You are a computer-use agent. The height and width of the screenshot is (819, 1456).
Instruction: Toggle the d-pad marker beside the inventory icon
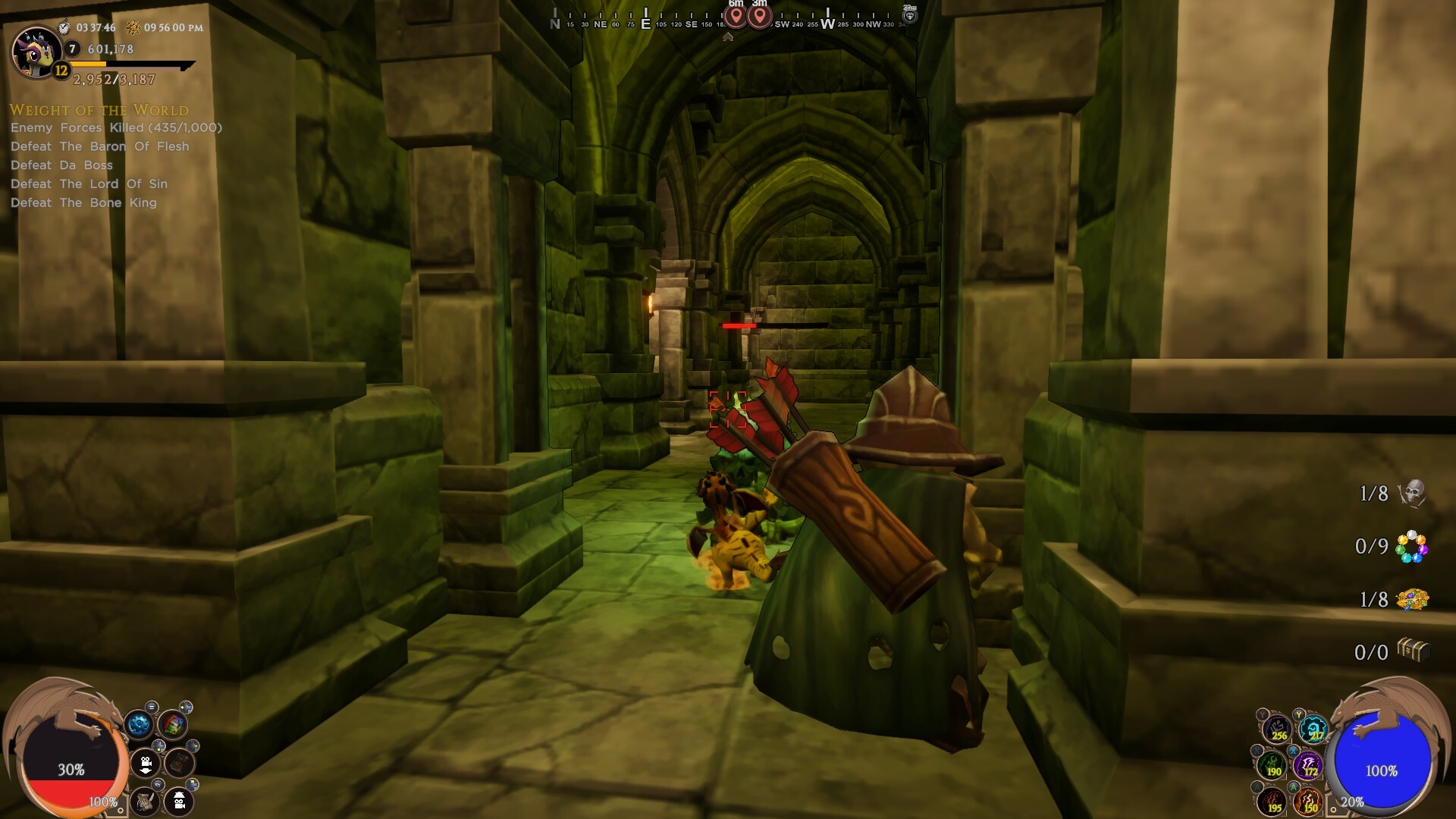pyautogui.click(x=186, y=707)
